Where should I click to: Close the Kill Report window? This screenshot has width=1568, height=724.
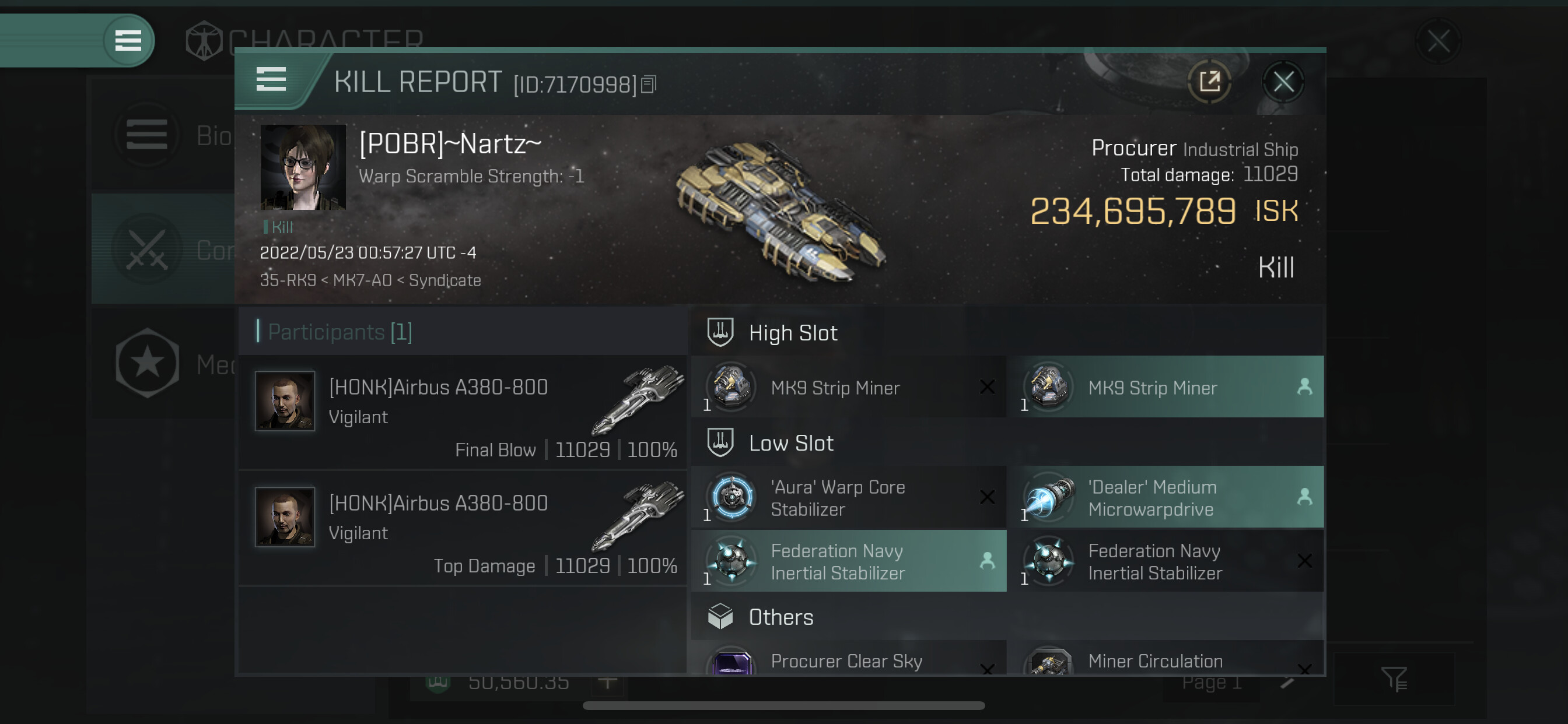[x=1283, y=82]
